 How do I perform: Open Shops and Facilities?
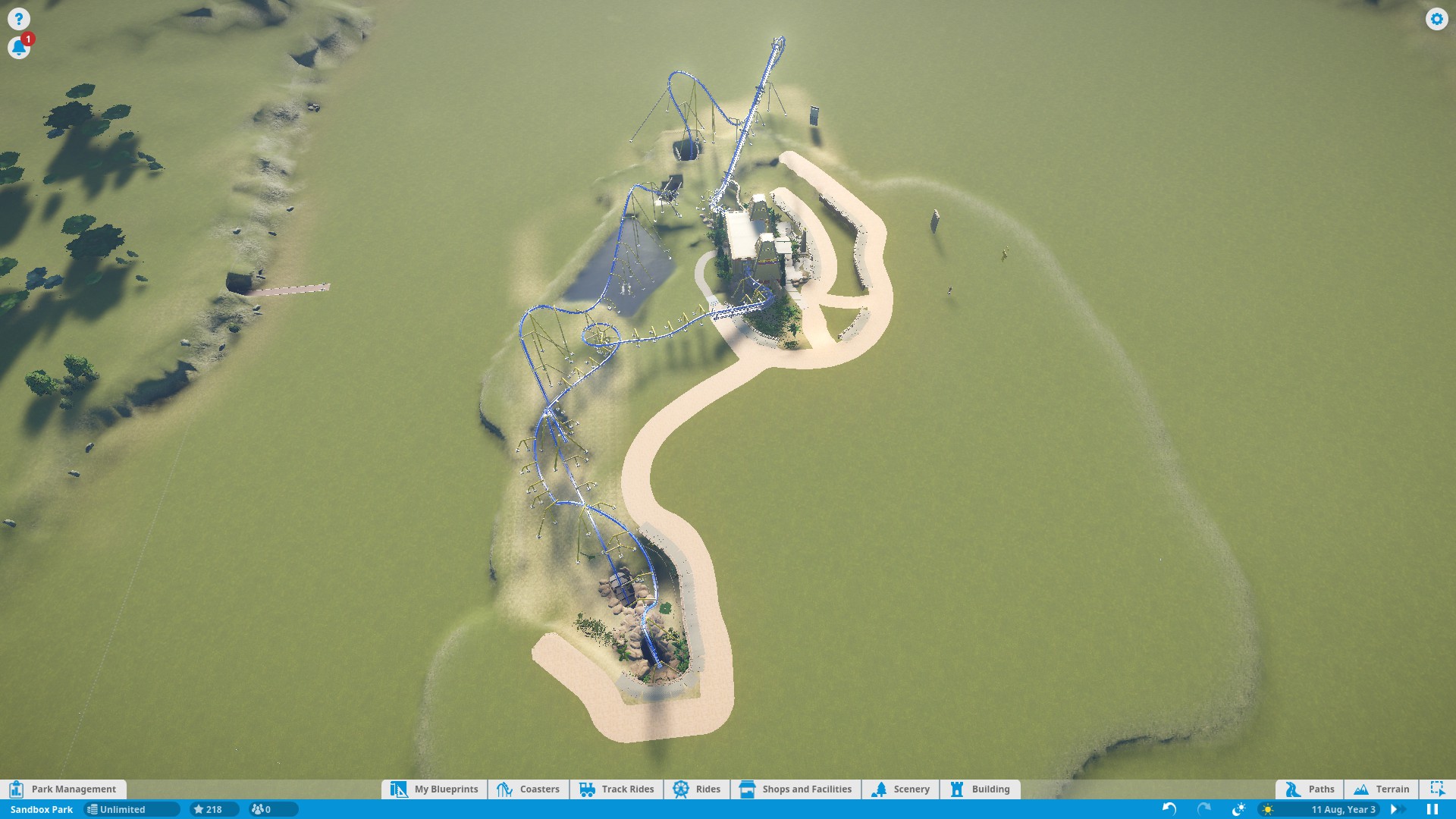(x=795, y=789)
